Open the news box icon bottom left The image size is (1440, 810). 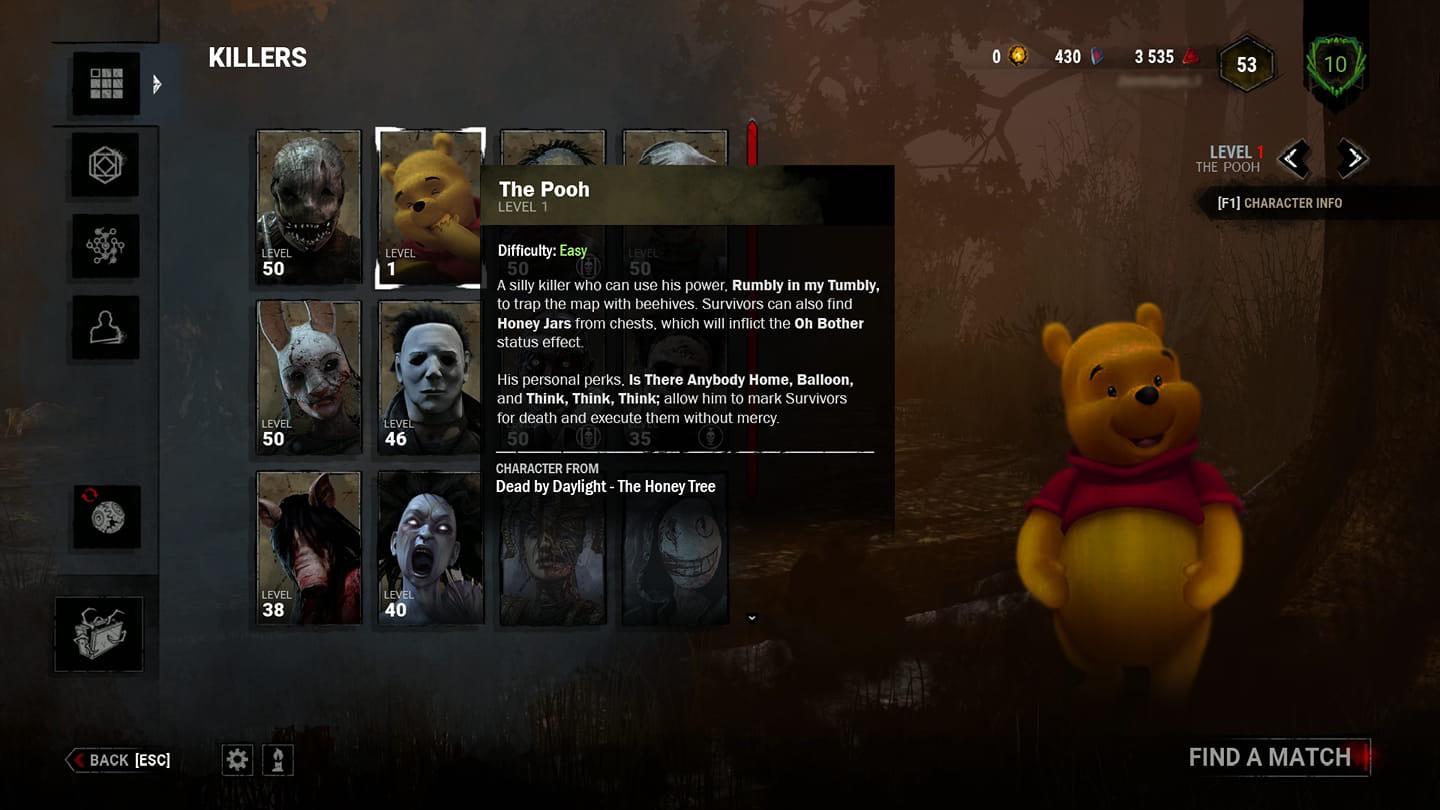[x=98, y=634]
